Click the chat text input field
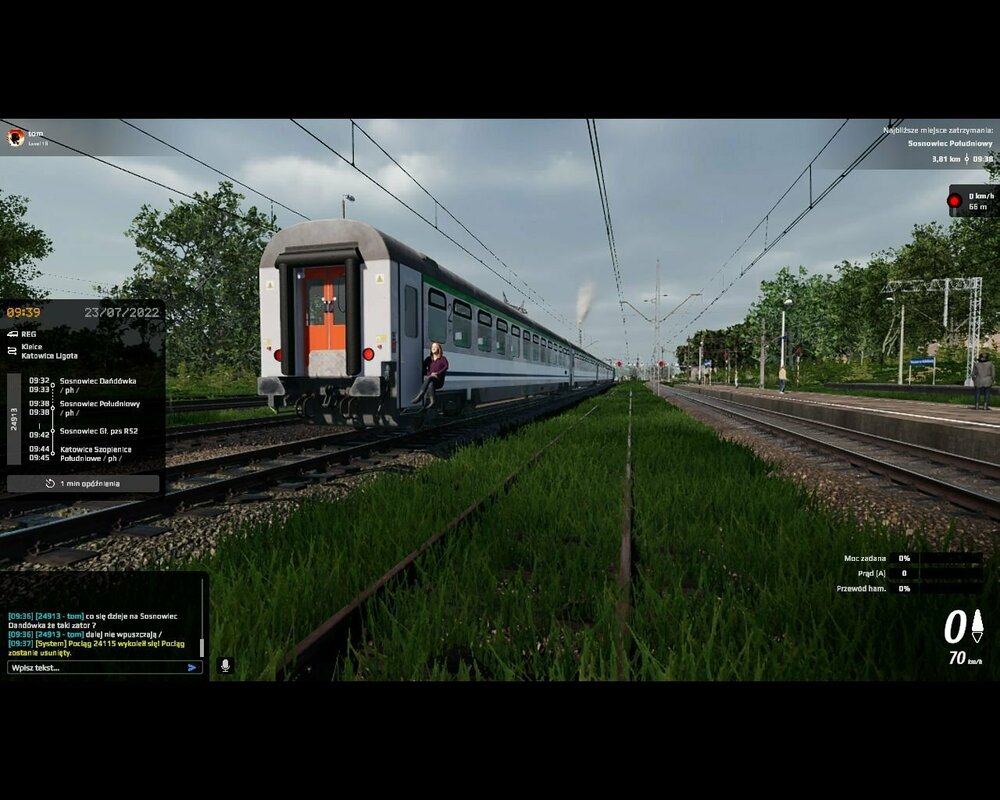 (x=95, y=667)
